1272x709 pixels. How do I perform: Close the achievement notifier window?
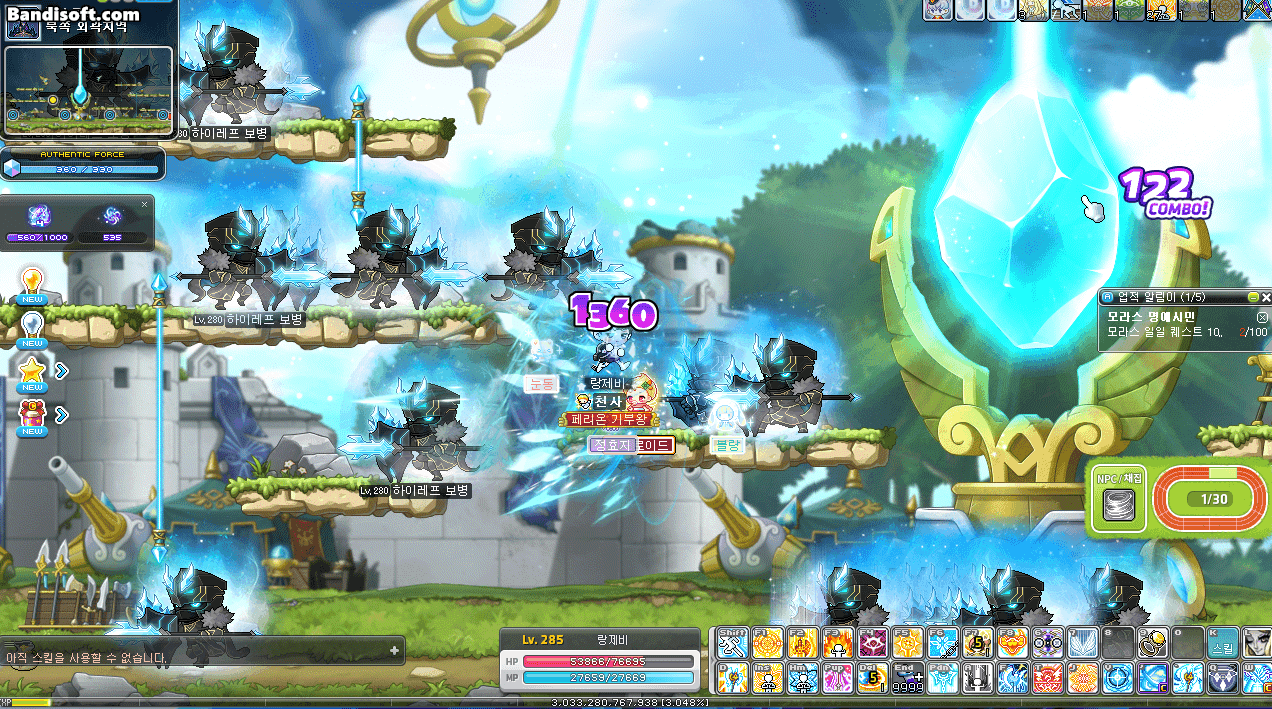click(x=1266, y=297)
